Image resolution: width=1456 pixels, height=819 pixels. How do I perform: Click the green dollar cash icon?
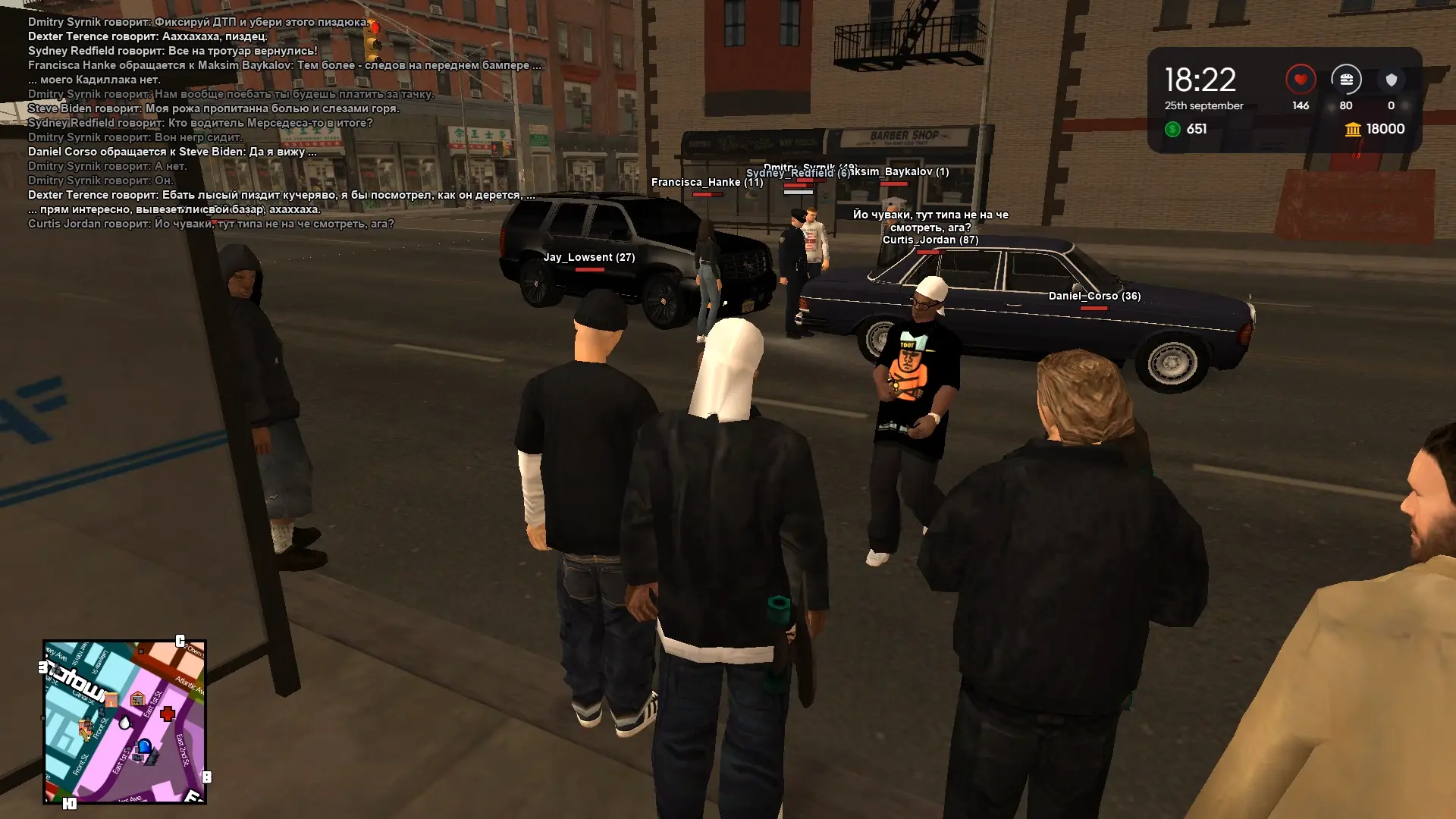pos(1172,129)
